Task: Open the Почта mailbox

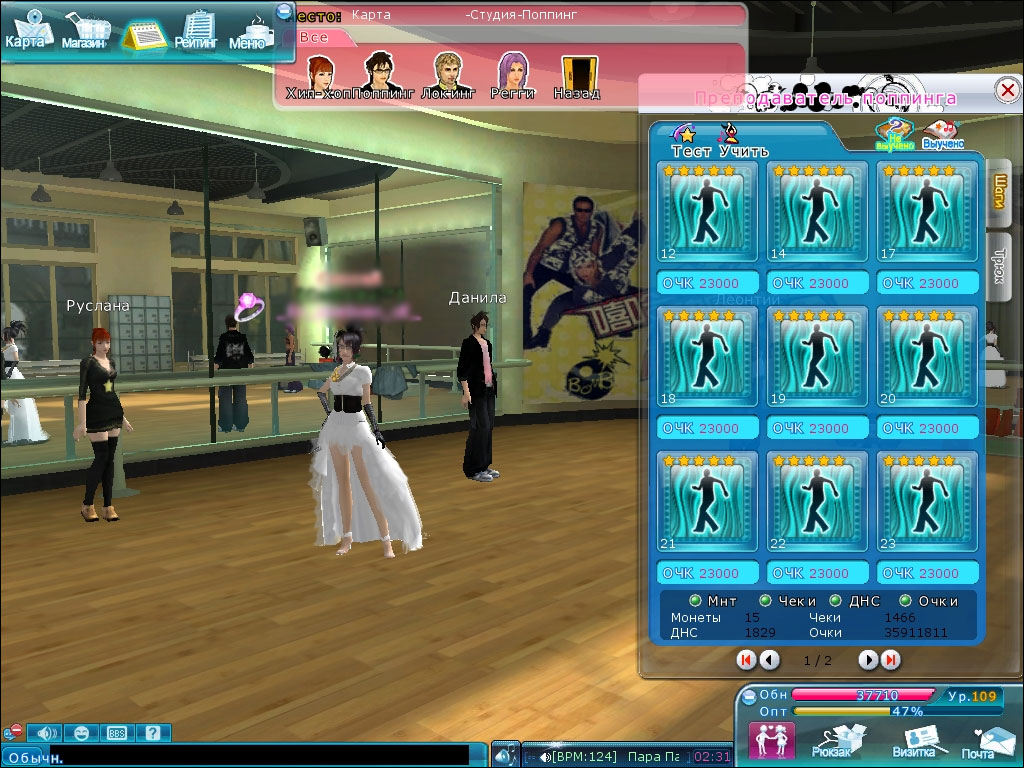Action: (980, 741)
